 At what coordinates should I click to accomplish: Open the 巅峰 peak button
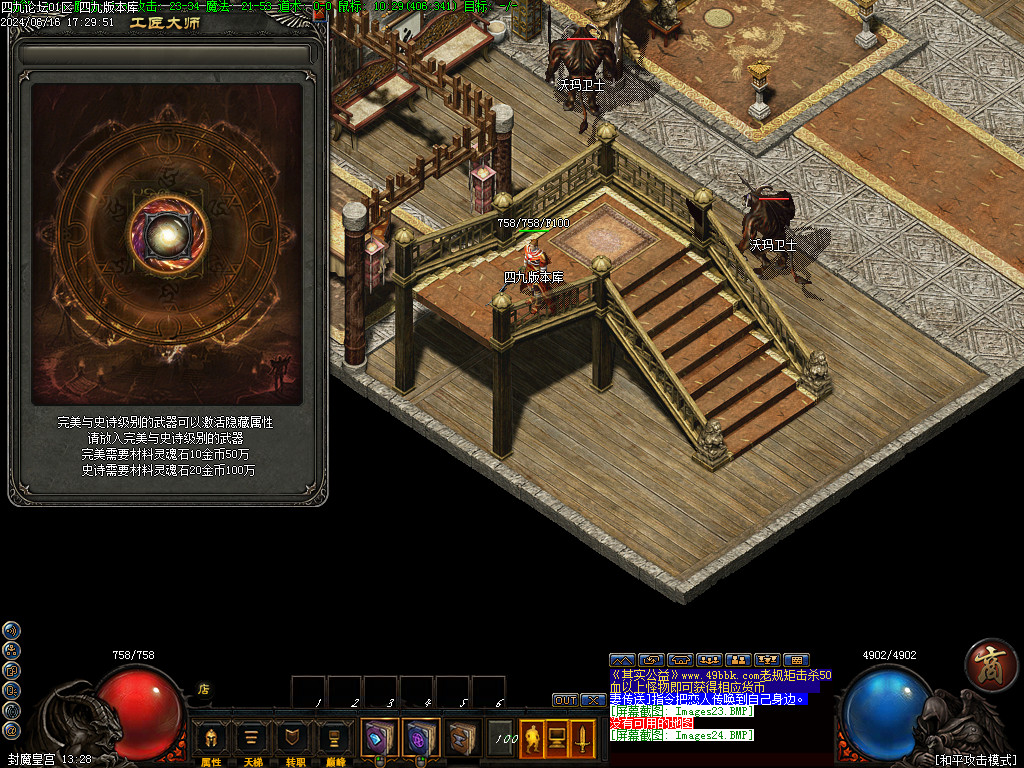[336, 739]
